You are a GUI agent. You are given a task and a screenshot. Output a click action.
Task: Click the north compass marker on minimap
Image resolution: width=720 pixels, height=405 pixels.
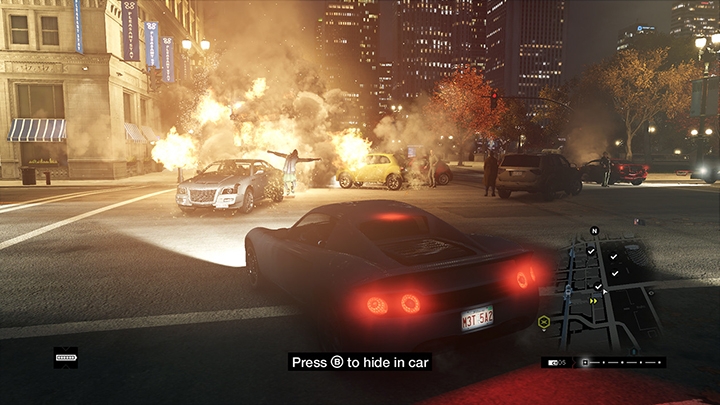click(x=594, y=231)
